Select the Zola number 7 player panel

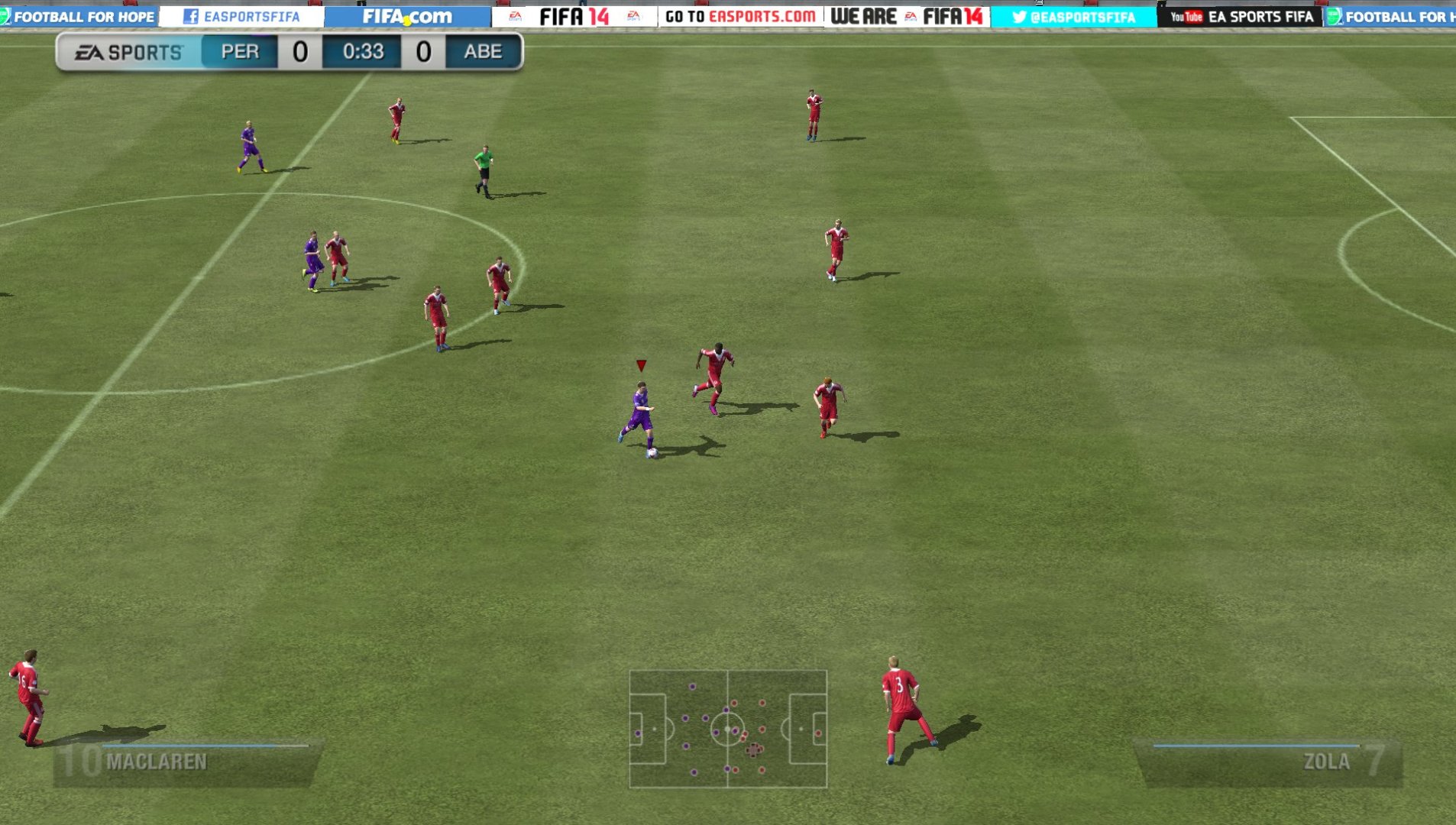pos(1268,762)
